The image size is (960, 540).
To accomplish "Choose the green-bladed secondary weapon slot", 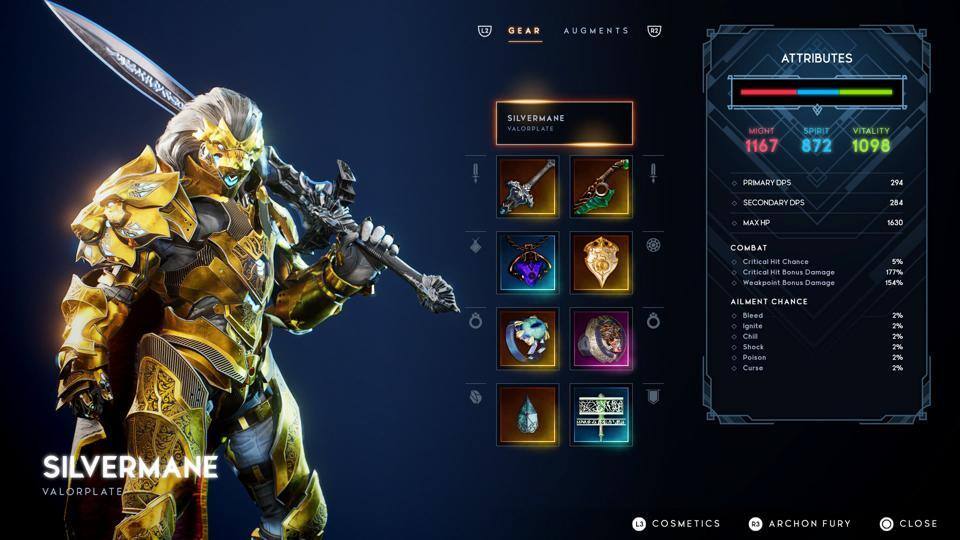I will [x=601, y=186].
